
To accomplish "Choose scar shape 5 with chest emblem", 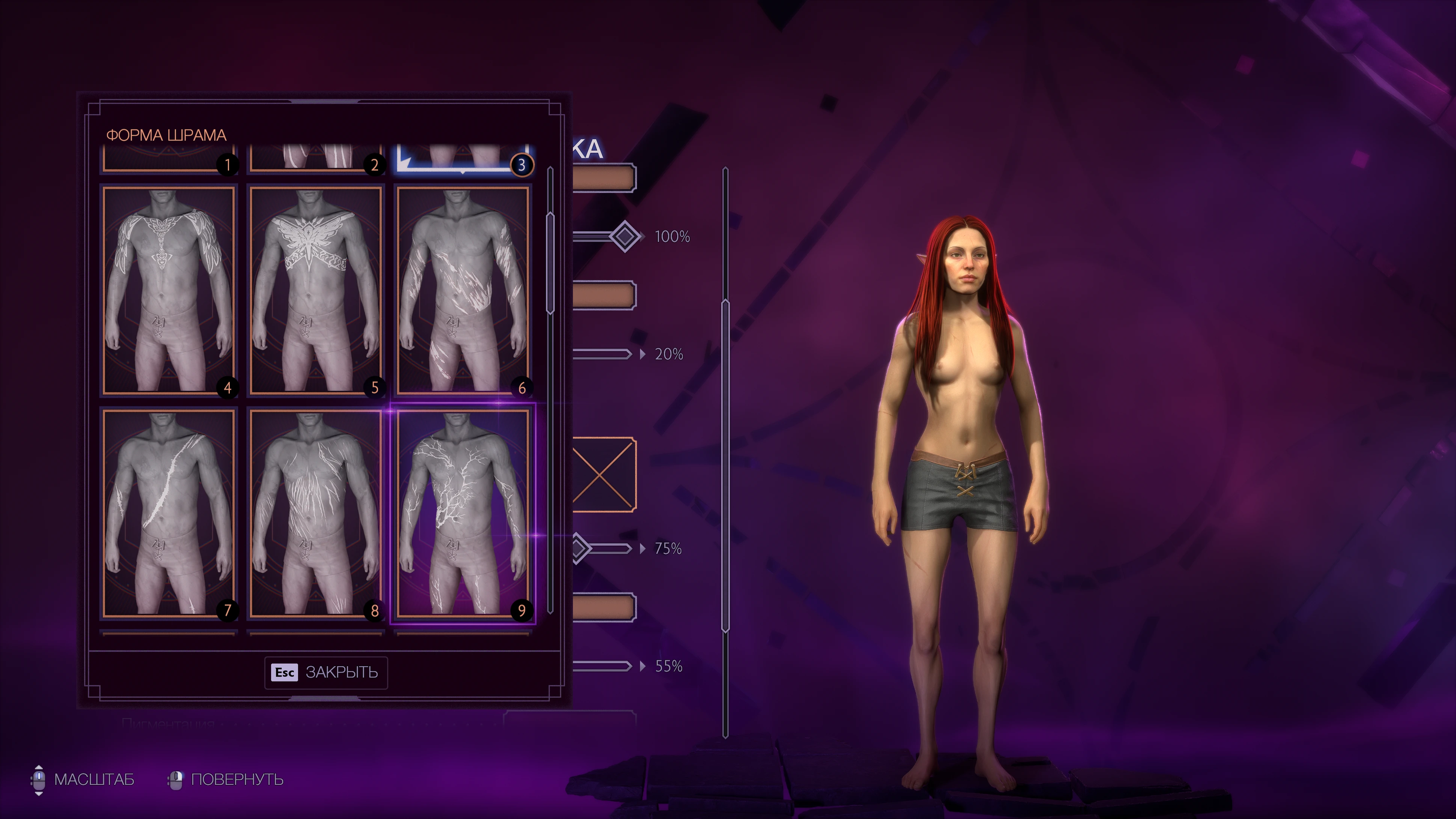I will [315, 290].
